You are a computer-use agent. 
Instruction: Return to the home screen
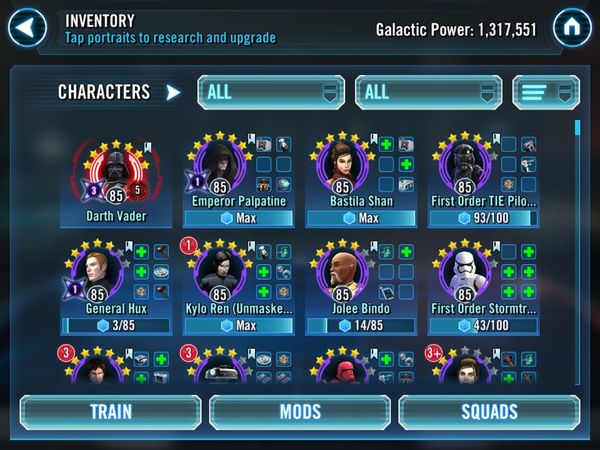pos(570,27)
